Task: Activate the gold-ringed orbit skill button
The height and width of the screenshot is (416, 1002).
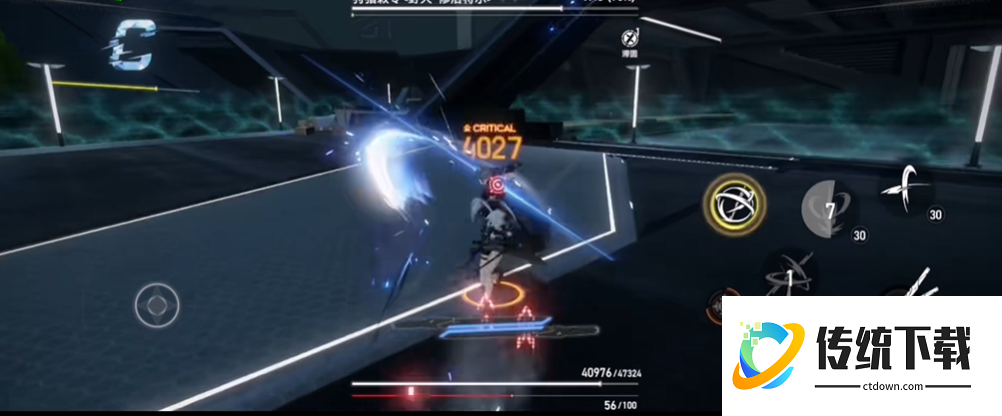Action: tap(734, 205)
